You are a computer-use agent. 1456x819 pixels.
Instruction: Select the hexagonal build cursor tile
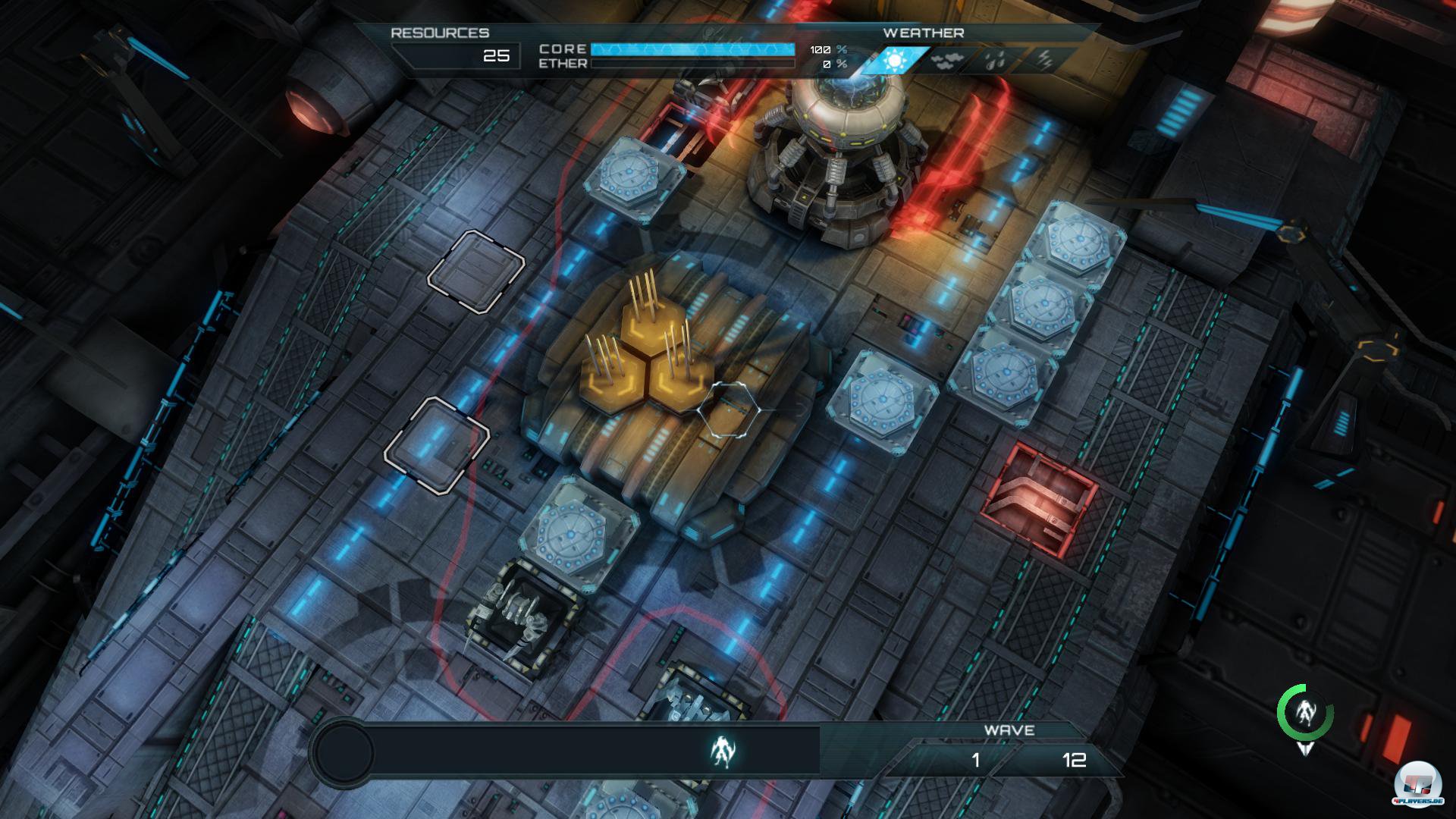tap(729, 409)
